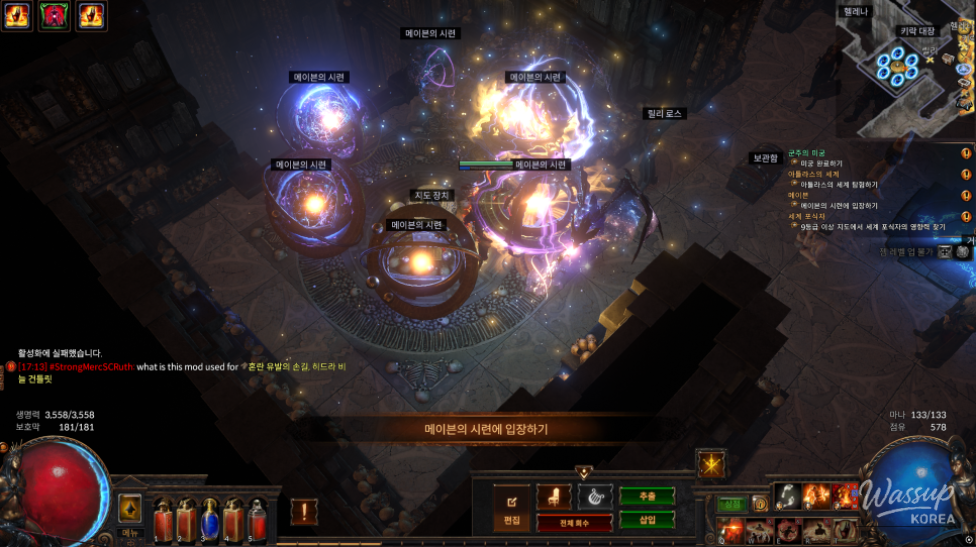
Task: Use the blue mana flask
Action: (x=210, y=520)
